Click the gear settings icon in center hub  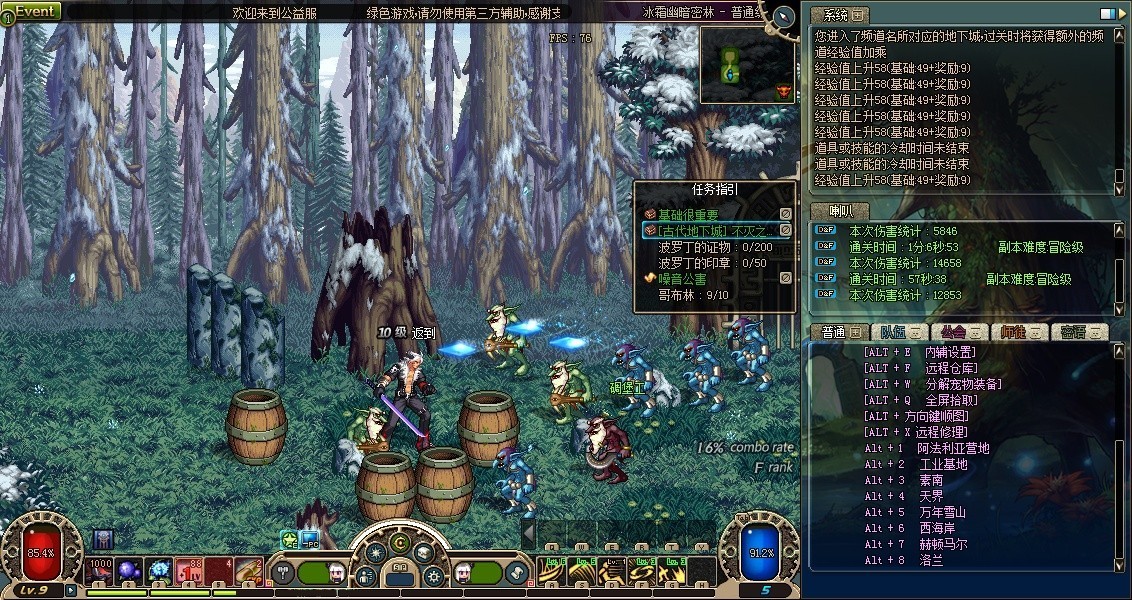tap(433, 576)
